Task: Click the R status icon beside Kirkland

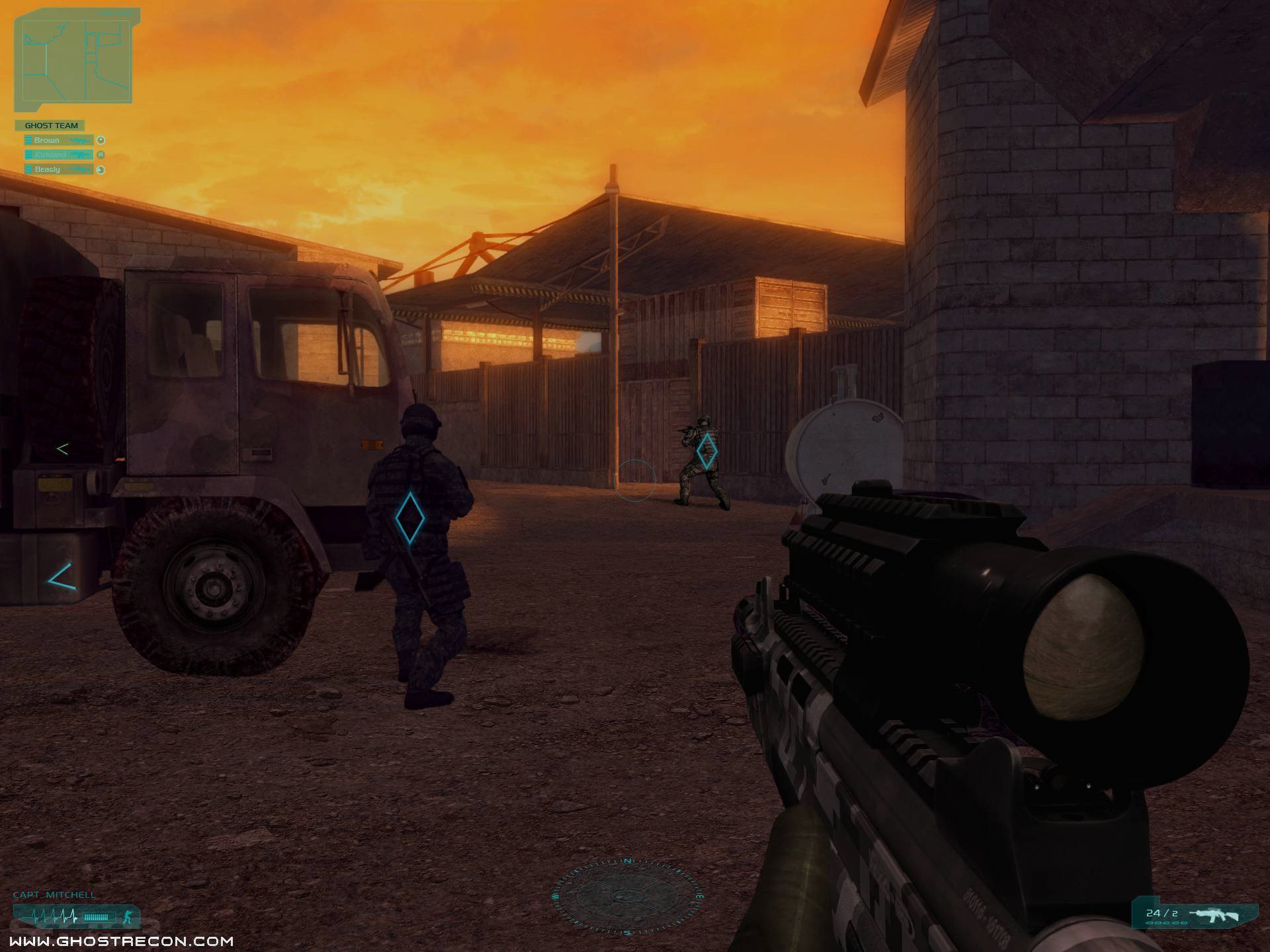Action: pyautogui.click(x=101, y=155)
